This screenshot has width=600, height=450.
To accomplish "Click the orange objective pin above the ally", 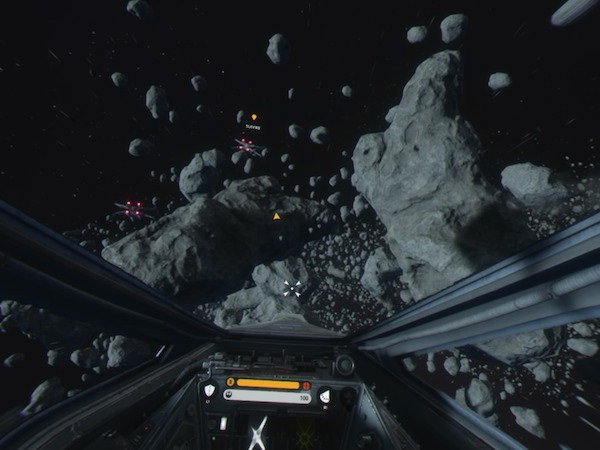I will [254, 117].
